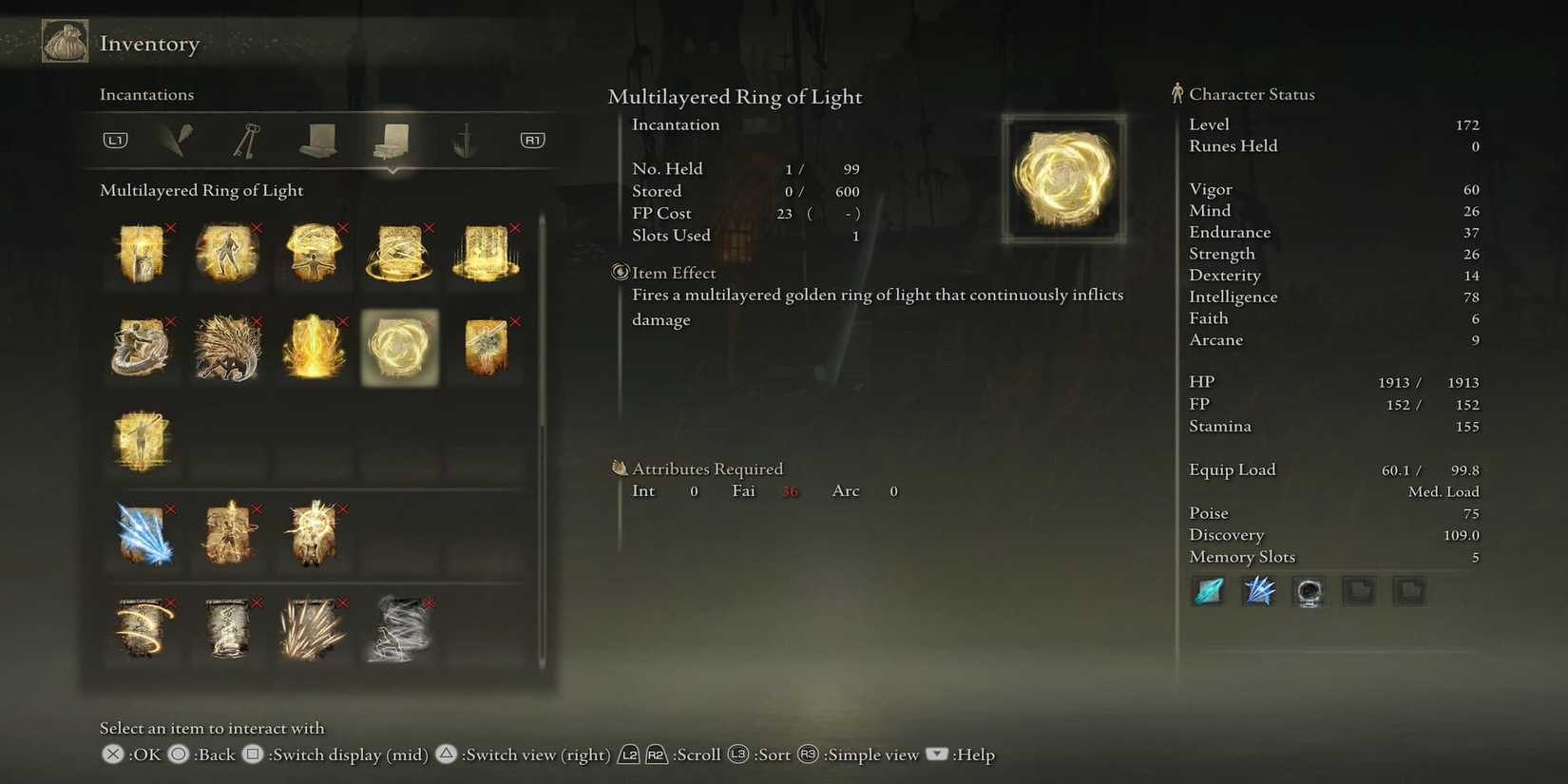Open the daggers and tools category tab
This screenshot has height=784, width=1568.
pos(176,139)
